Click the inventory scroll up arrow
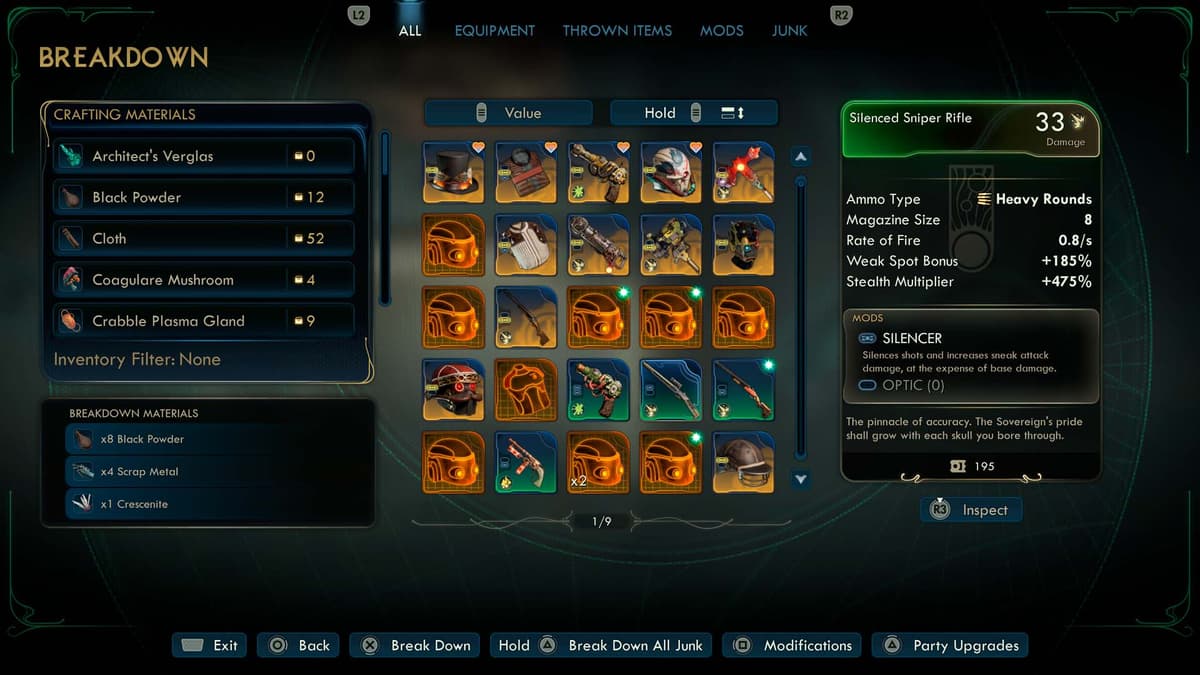 800,157
